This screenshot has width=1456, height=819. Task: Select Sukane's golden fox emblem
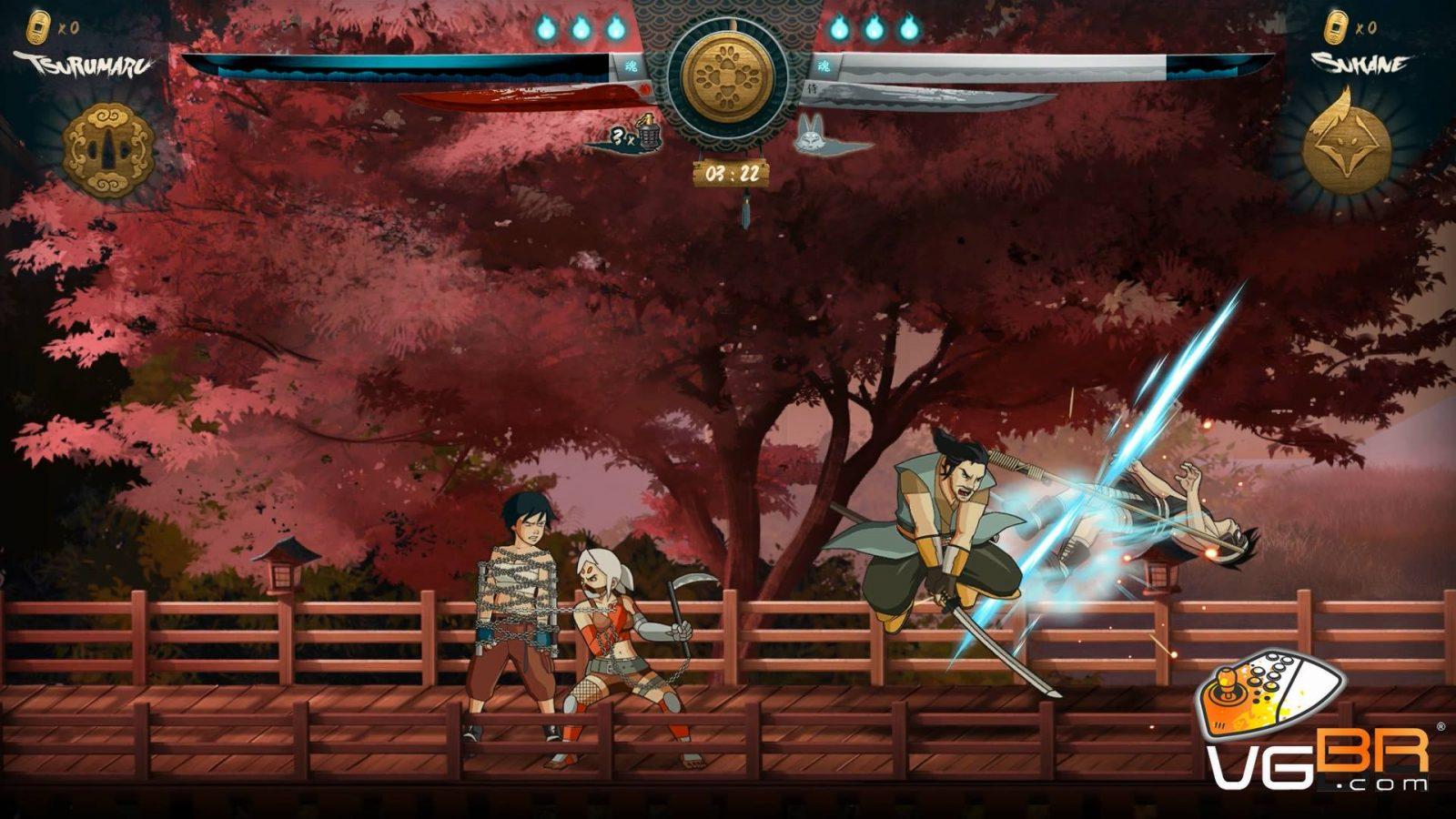pyautogui.click(x=1347, y=146)
